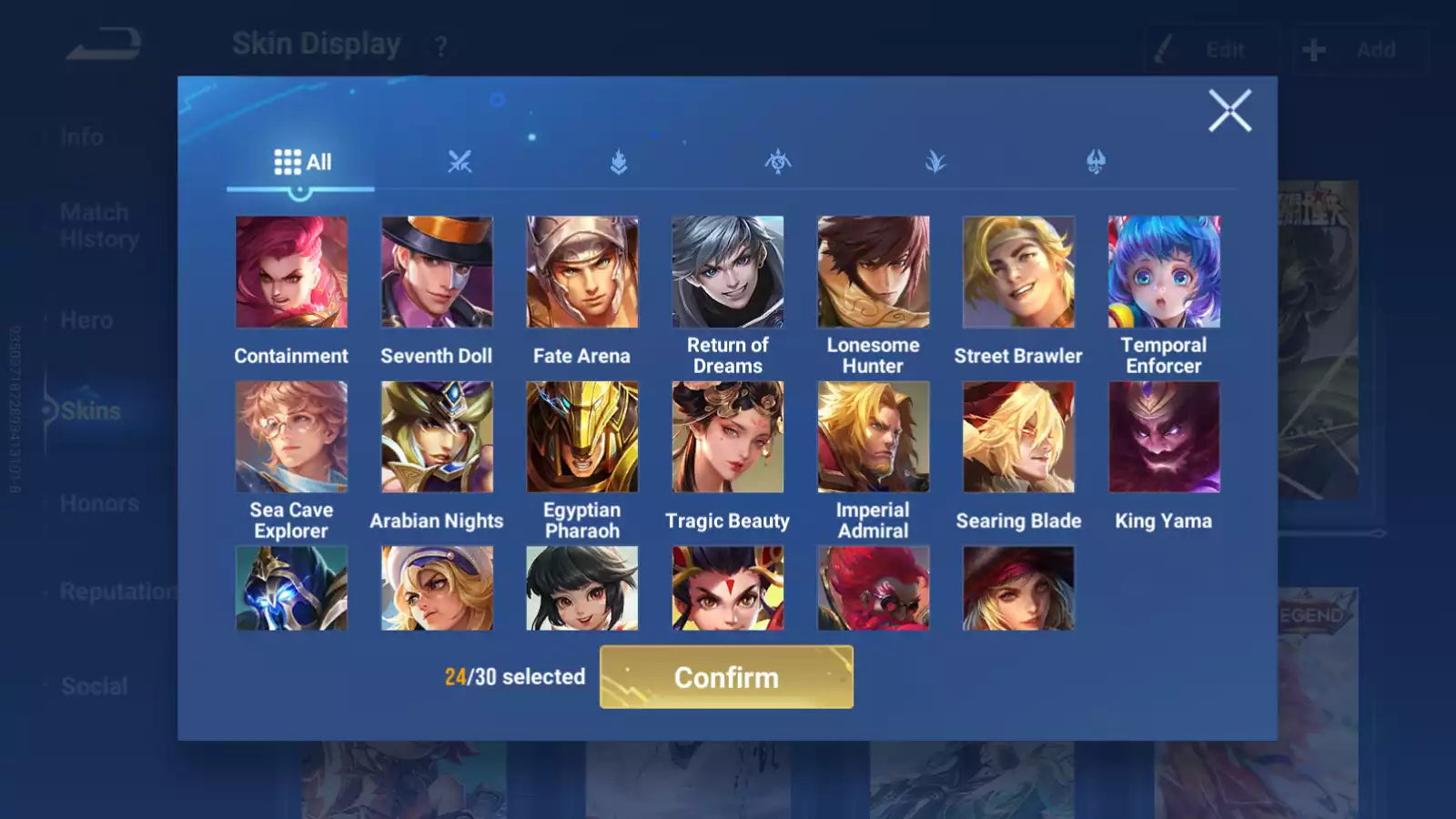Select the Street Brawler skin
The image size is (1456, 819).
click(1018, 272)
